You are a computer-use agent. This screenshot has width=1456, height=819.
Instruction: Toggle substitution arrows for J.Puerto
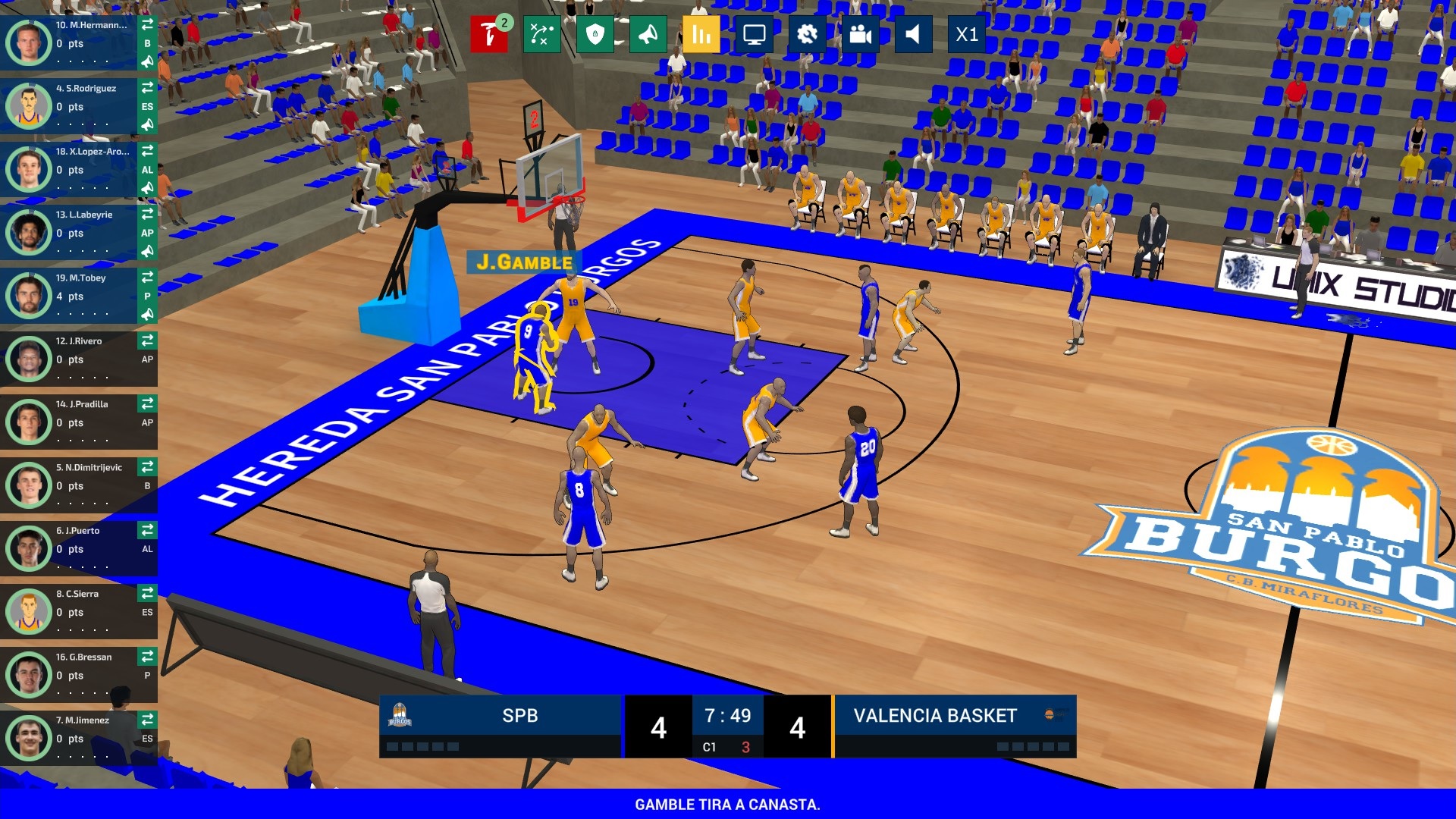pos(149,531)
